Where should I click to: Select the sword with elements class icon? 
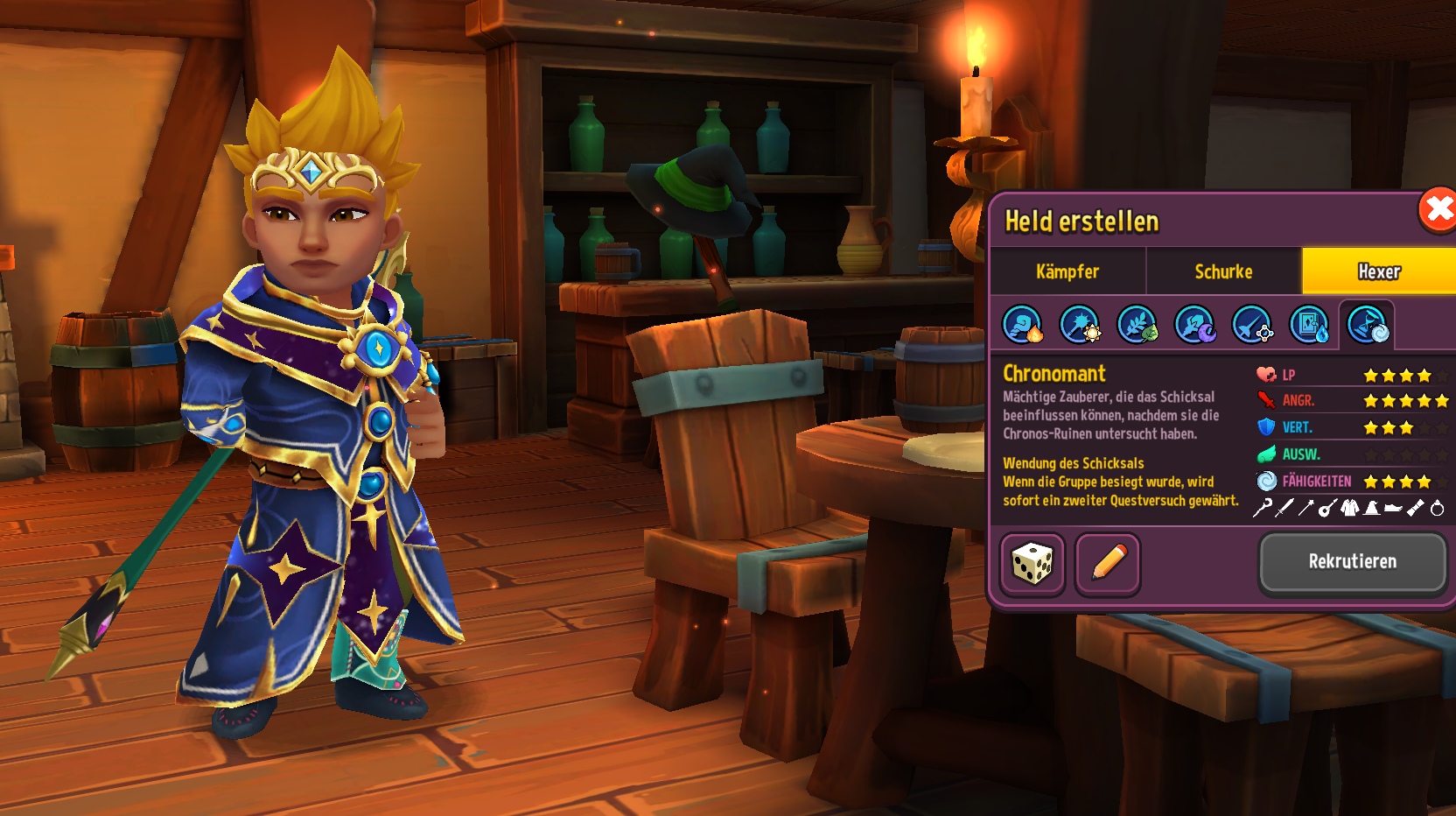pos(1252,325)
